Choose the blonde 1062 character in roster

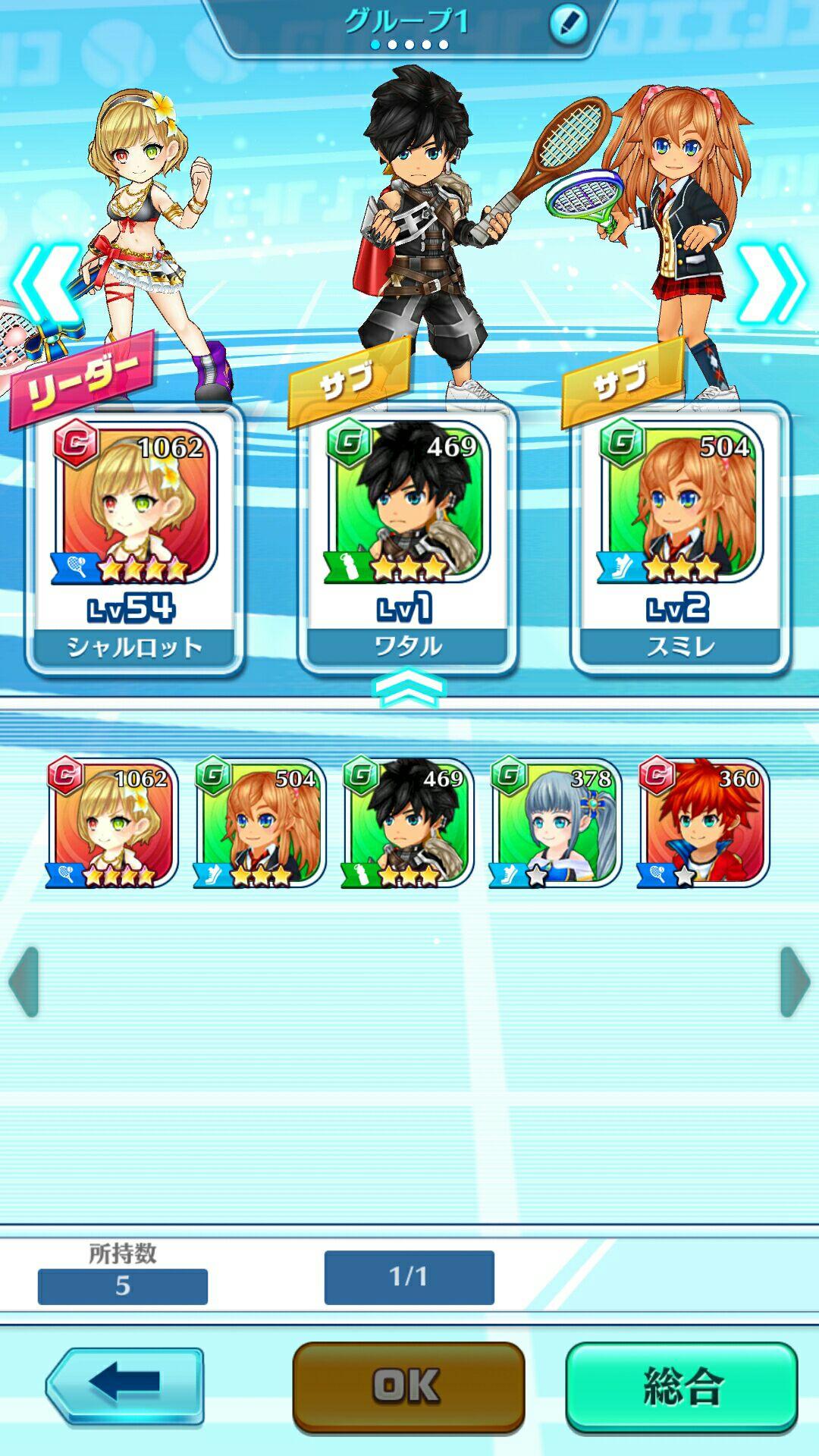(112, 823)
